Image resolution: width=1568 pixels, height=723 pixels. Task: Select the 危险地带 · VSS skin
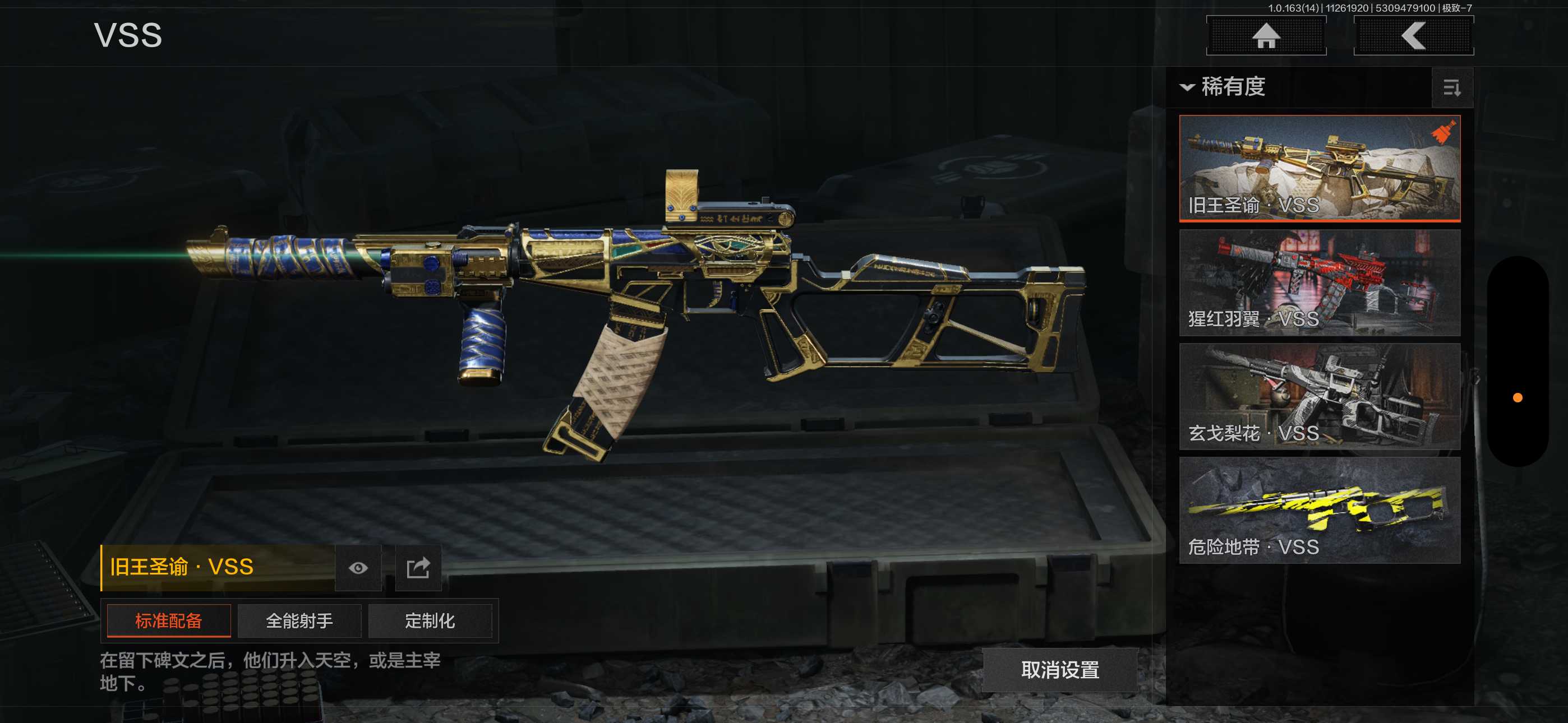tap(1319, 510)
